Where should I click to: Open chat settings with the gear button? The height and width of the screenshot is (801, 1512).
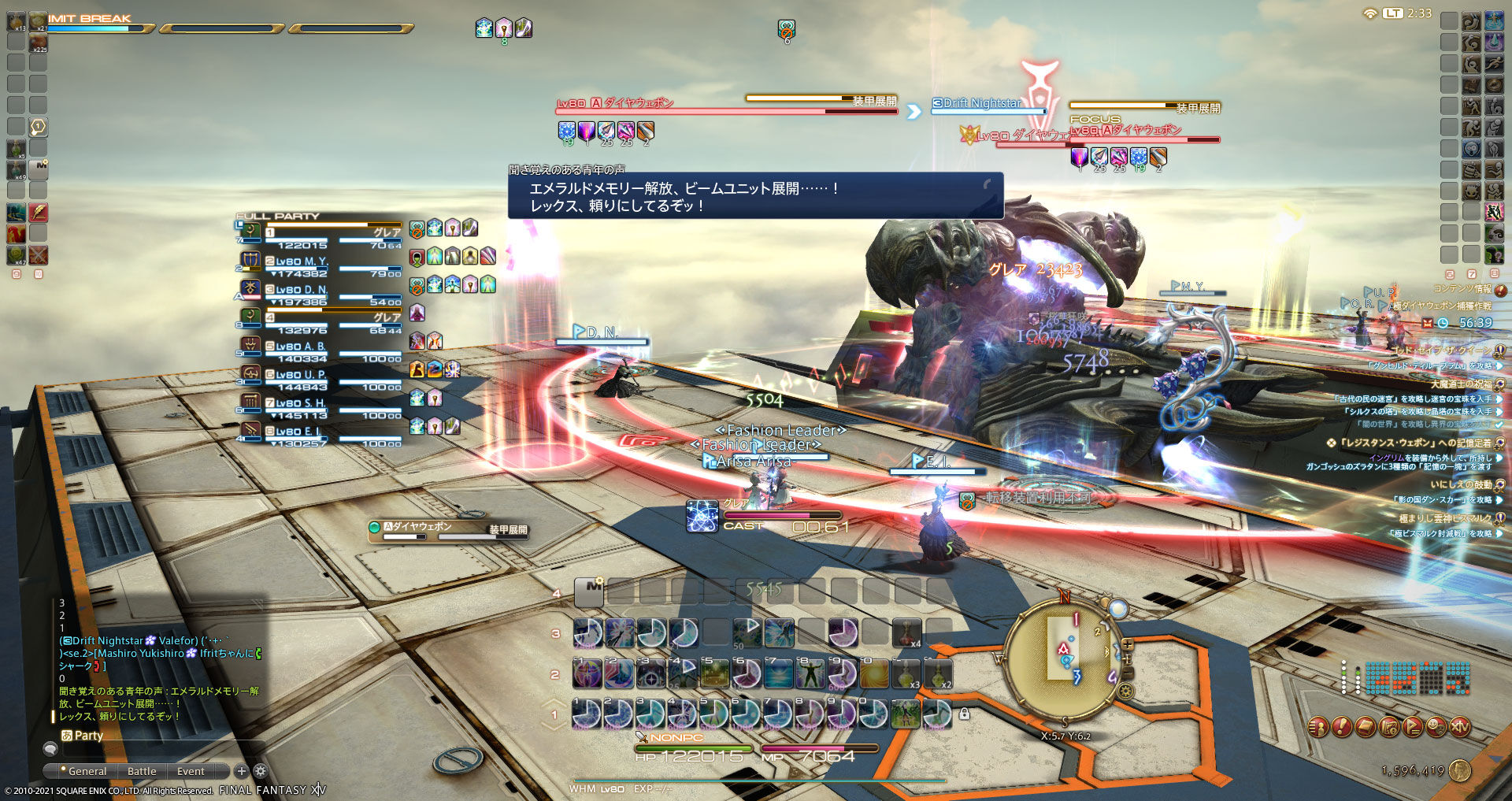(x=259, y=772)
